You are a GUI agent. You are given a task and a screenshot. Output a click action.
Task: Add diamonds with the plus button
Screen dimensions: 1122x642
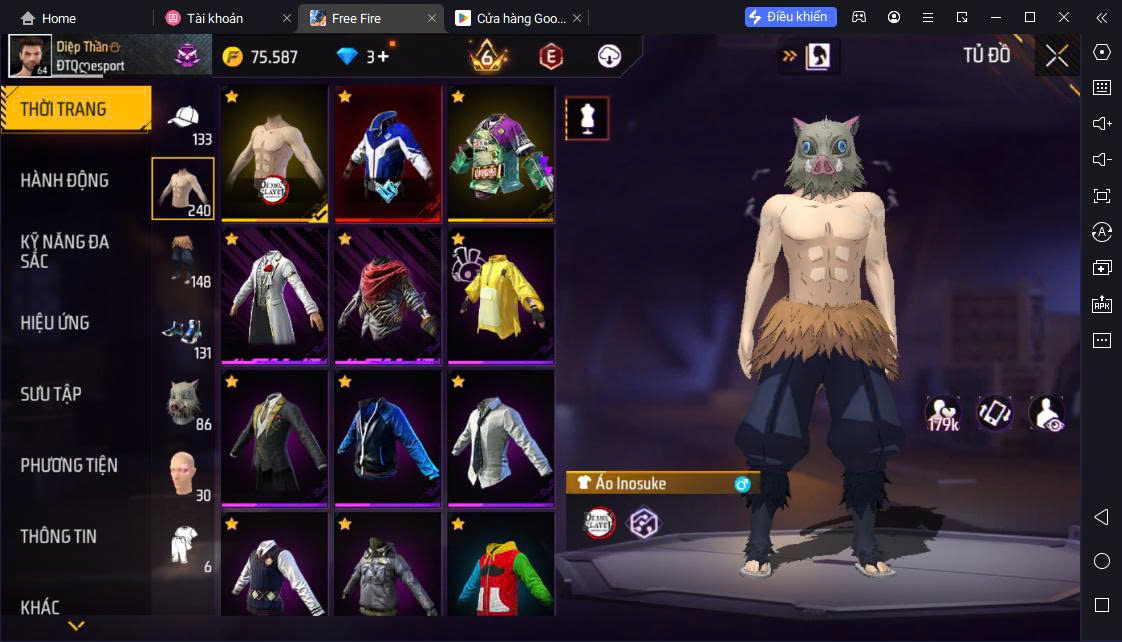tap(383, 57)
